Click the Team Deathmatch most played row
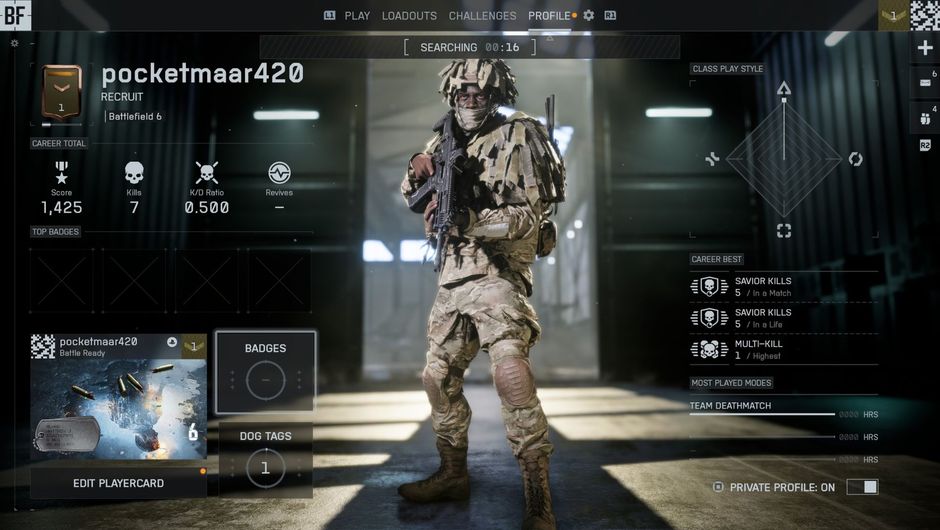 pos(762,407)
